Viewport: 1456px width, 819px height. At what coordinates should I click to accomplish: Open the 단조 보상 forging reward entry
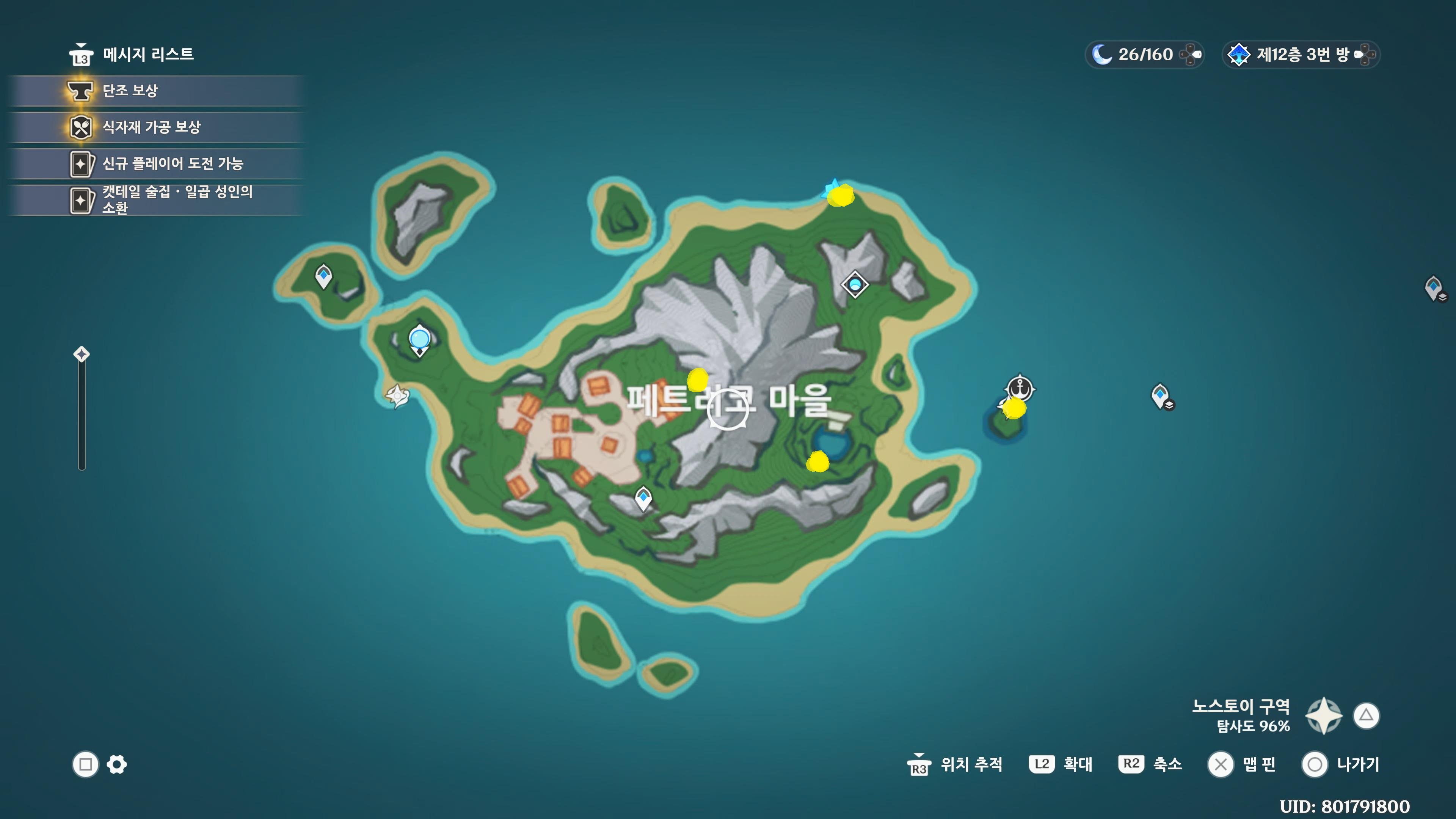130,91
